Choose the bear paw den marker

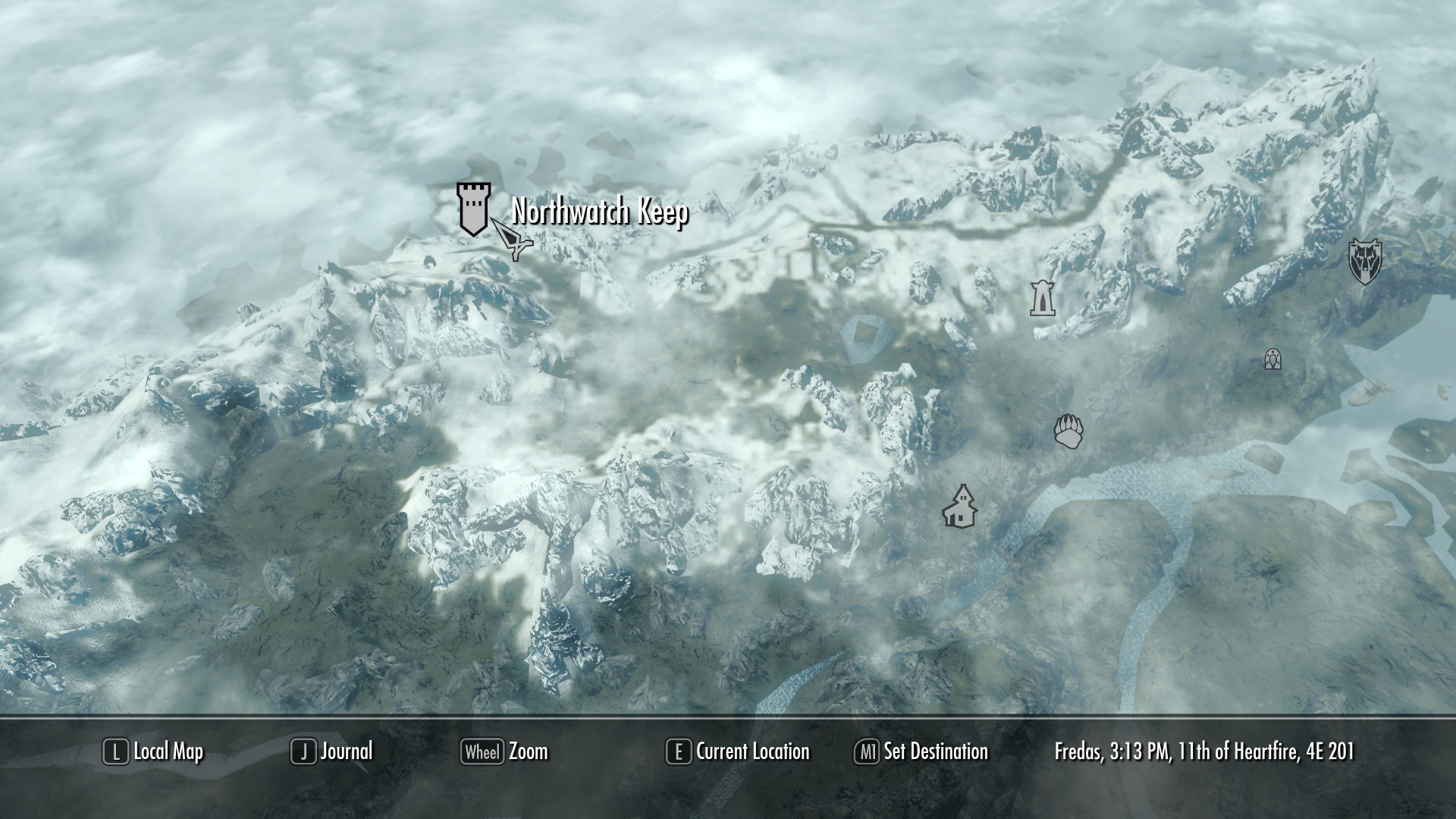[x=1068, y=431]
